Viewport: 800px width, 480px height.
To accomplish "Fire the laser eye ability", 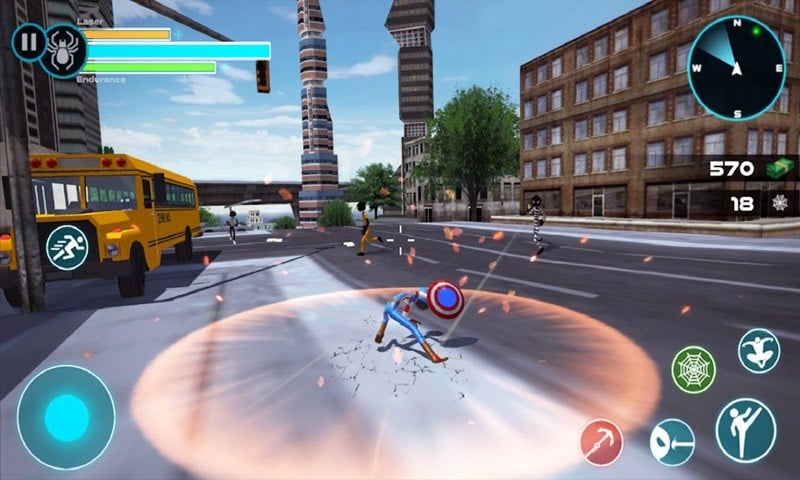I will [x=672, y=442].
